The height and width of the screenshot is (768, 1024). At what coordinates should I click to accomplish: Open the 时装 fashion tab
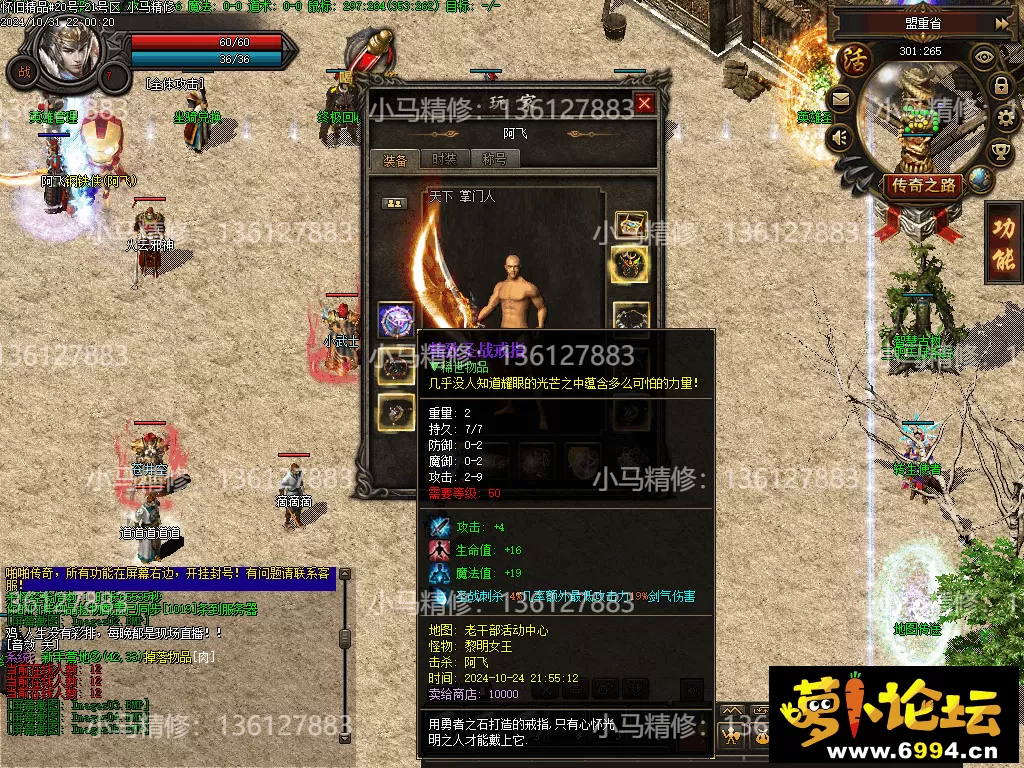coord(444,160)
